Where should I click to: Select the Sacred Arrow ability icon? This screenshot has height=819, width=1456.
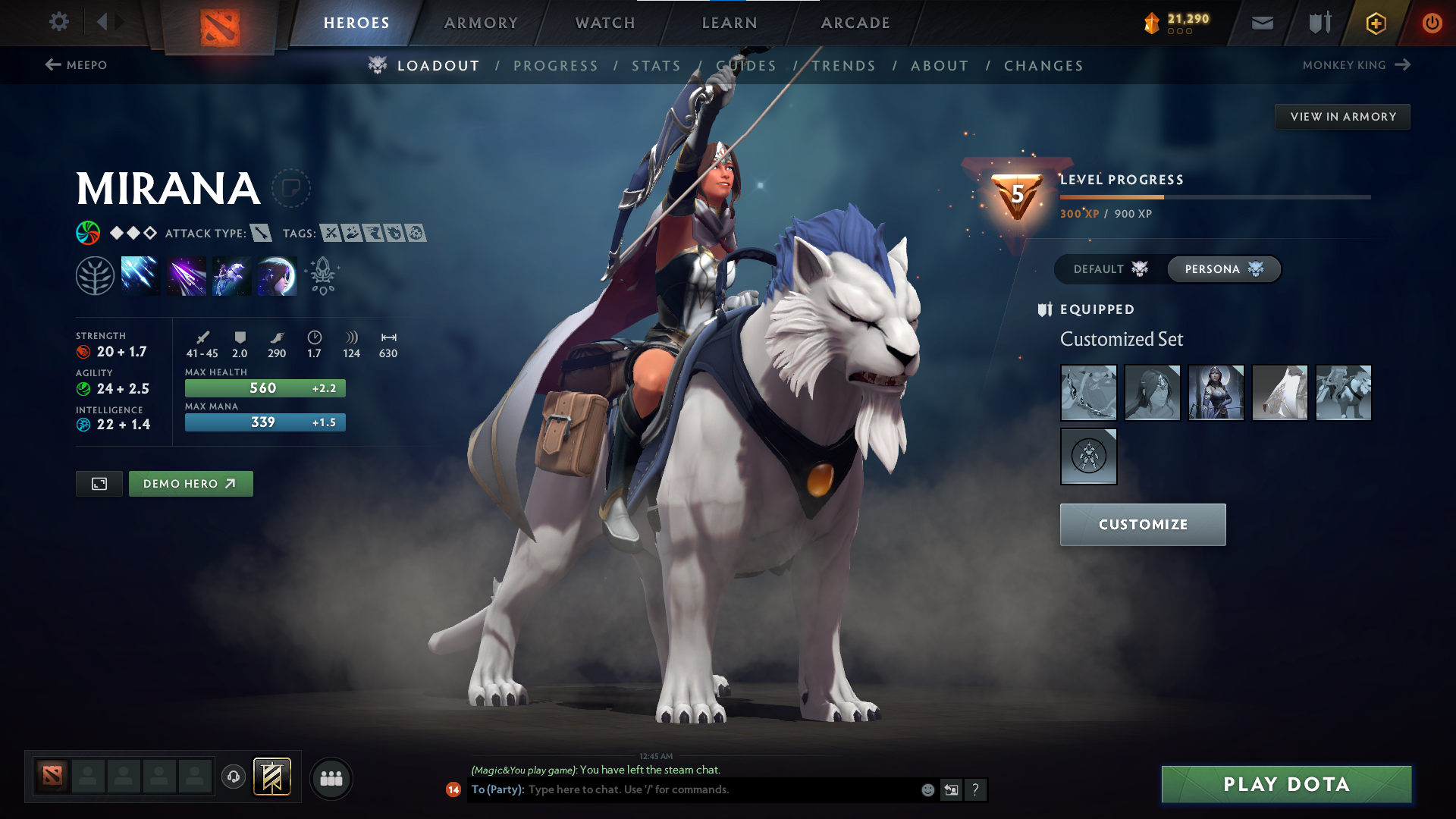click(186, 275)
